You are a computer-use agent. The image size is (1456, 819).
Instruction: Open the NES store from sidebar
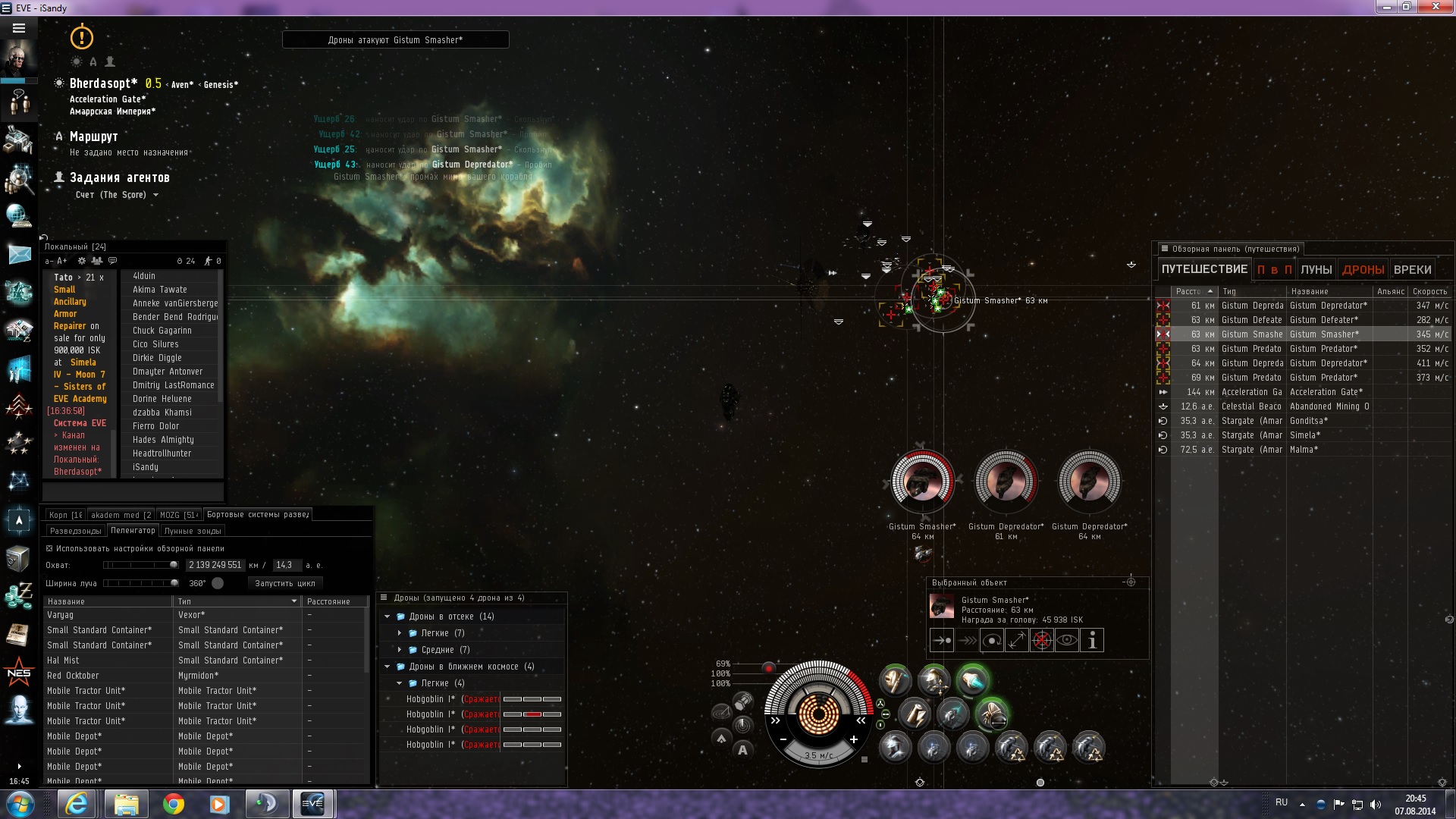(19, 673)
